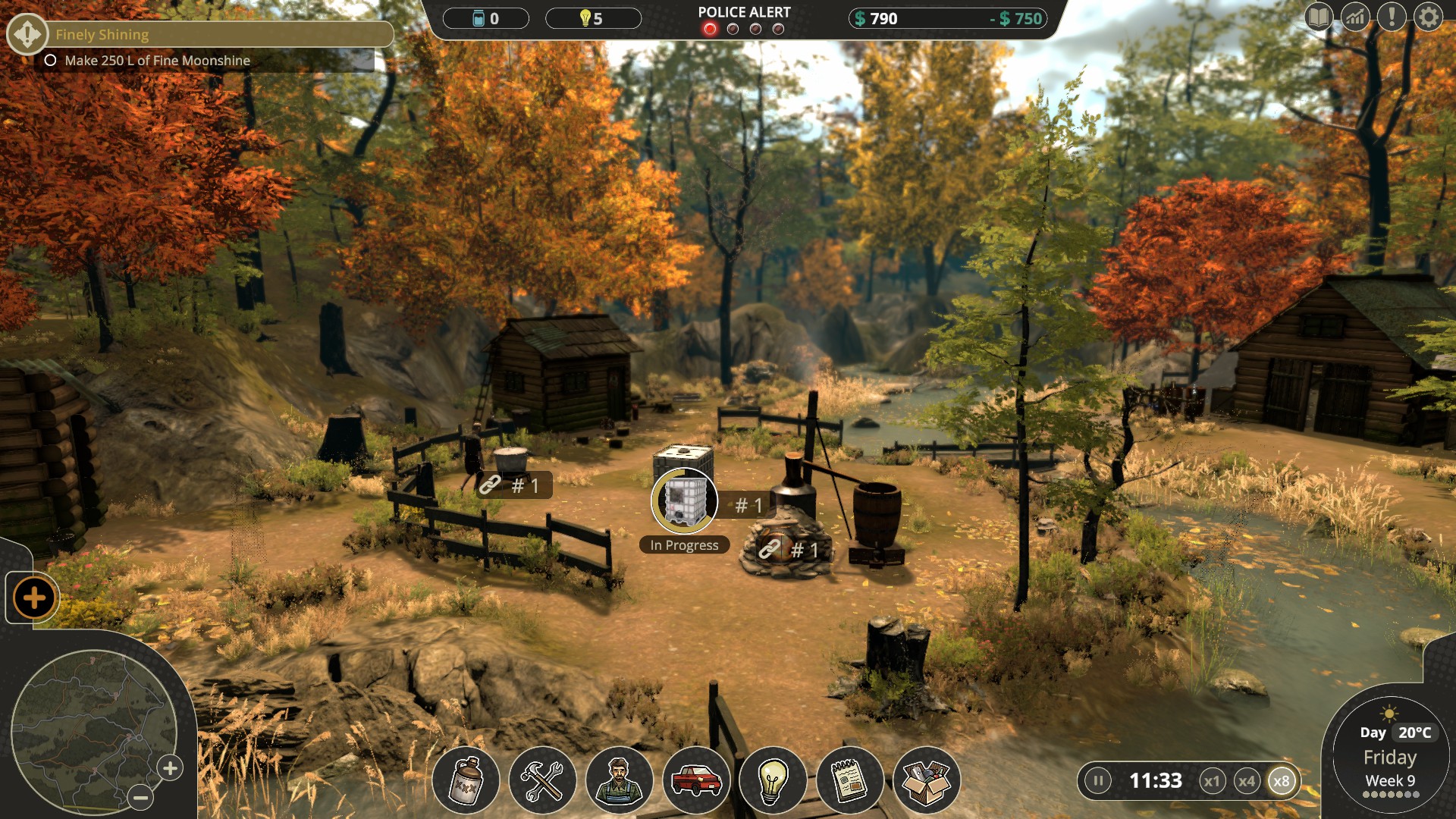Set game speed to x1
The height and width of the screenshot is (819, 1456).
[1212, 781]
